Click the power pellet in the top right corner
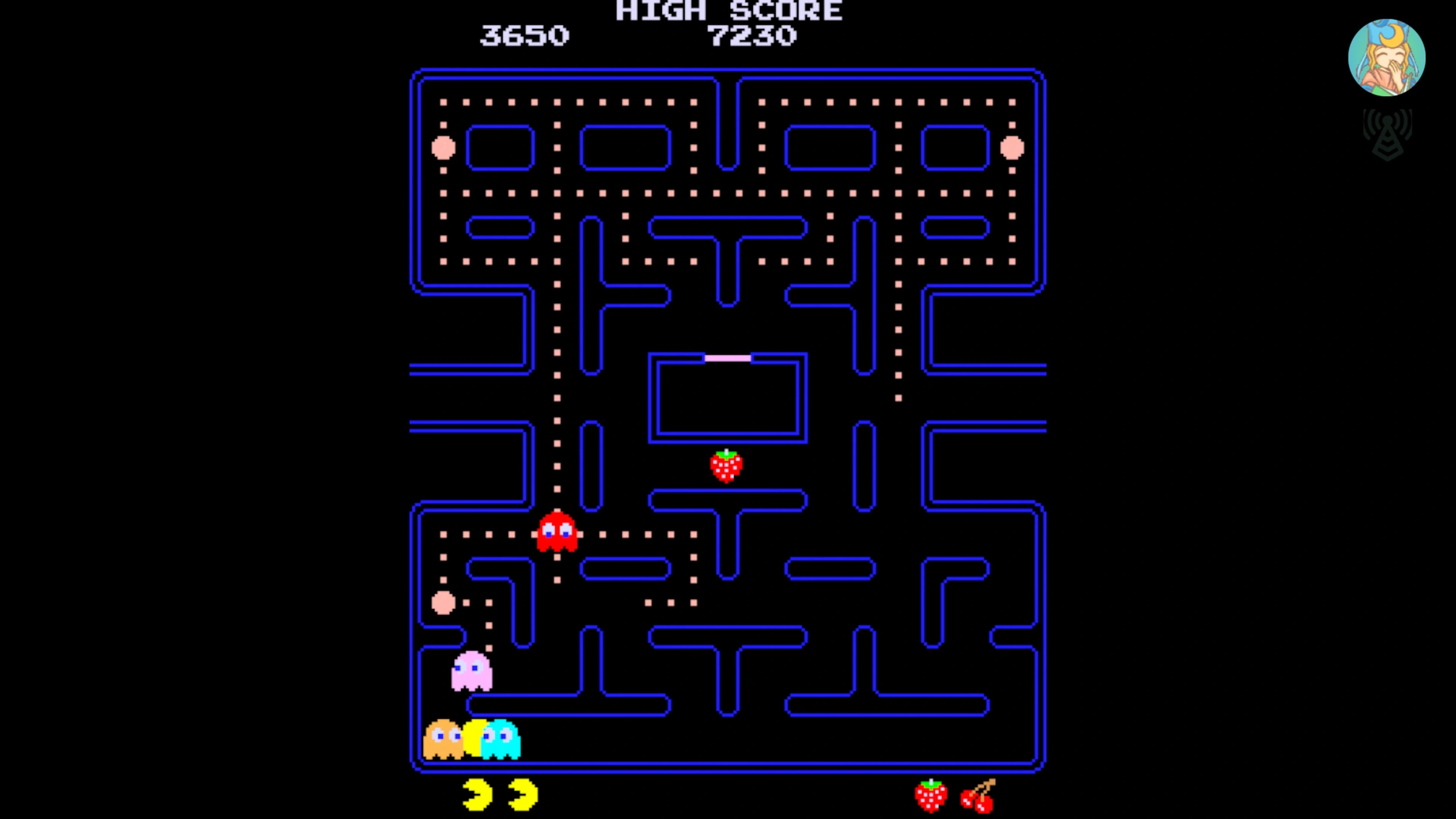 coord(1012,148)
